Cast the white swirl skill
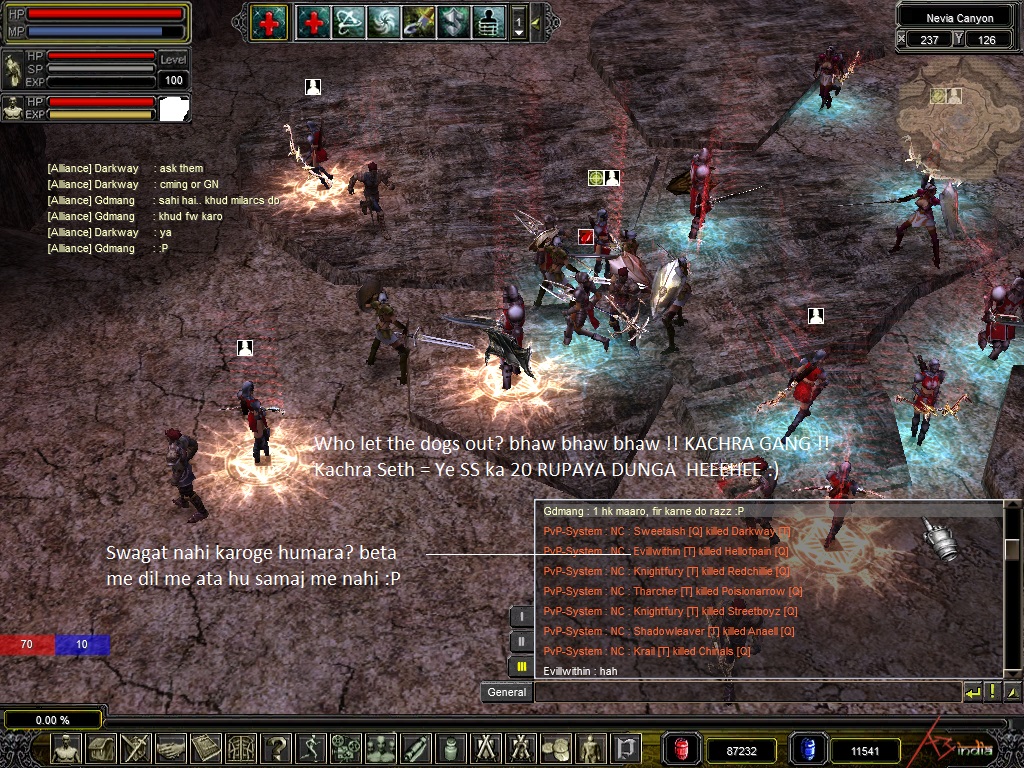Image resolution: width=1024 pixels, height=768 pixels. click(x=383, y=21)
